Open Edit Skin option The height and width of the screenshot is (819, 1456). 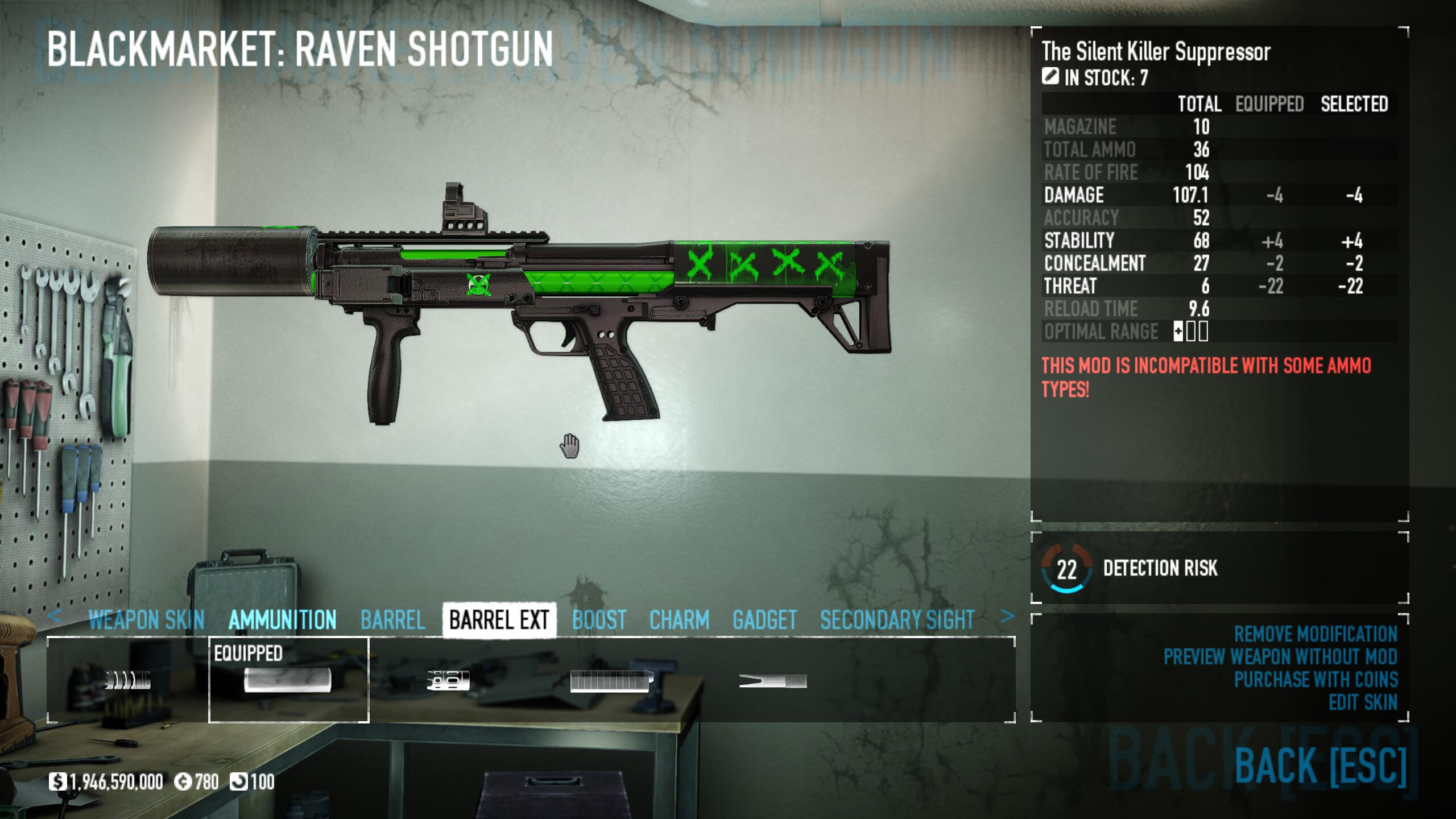(x=1363, y=702)
